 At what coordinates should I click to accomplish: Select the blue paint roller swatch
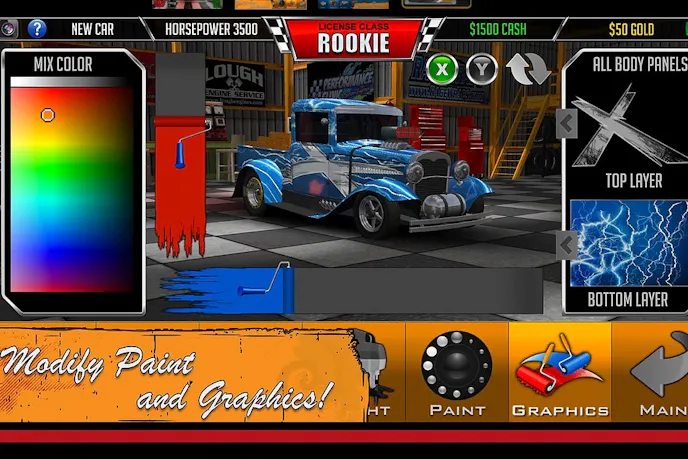[230, 292]
